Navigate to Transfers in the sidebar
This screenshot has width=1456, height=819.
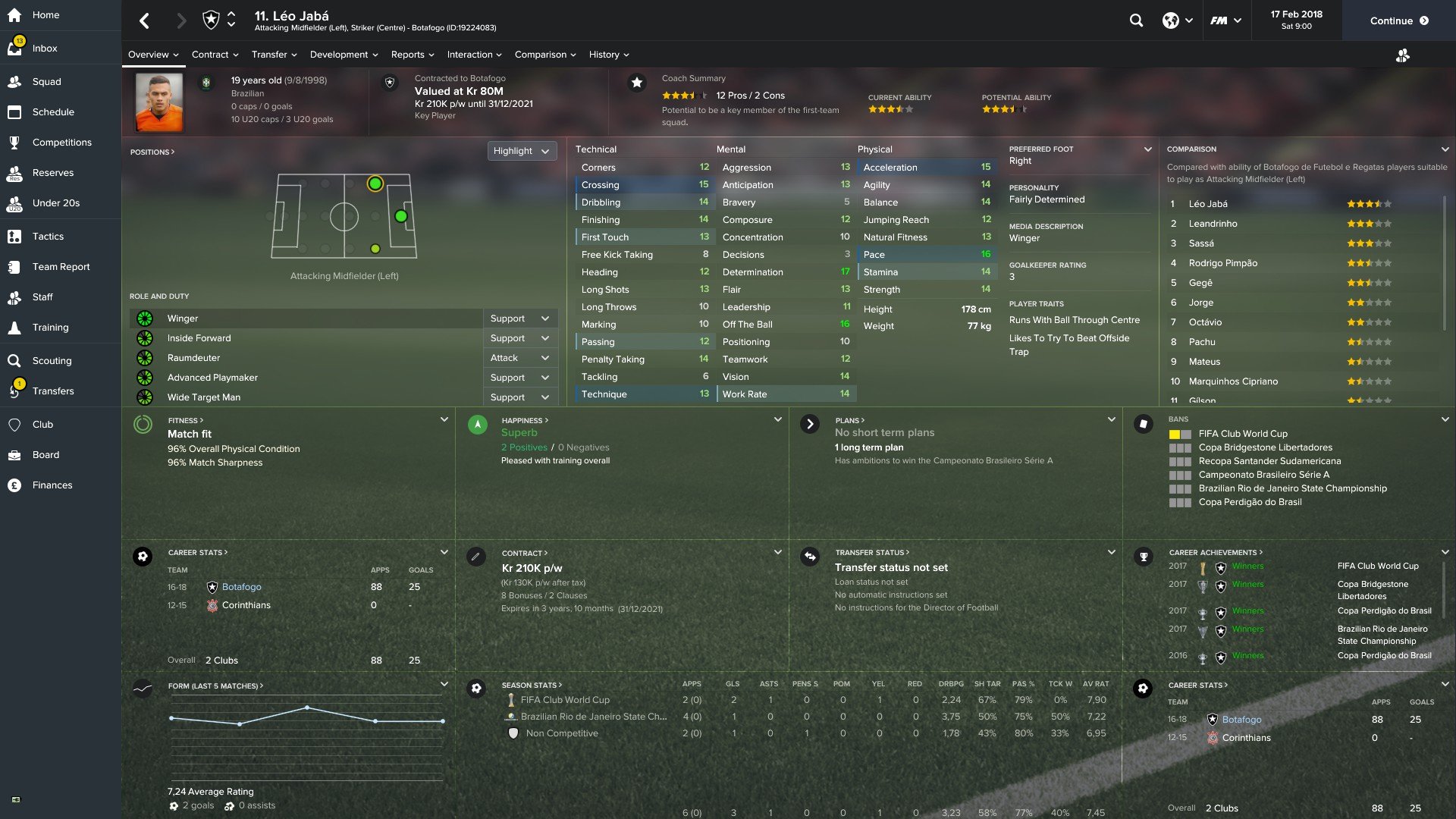tap(53, 391)
